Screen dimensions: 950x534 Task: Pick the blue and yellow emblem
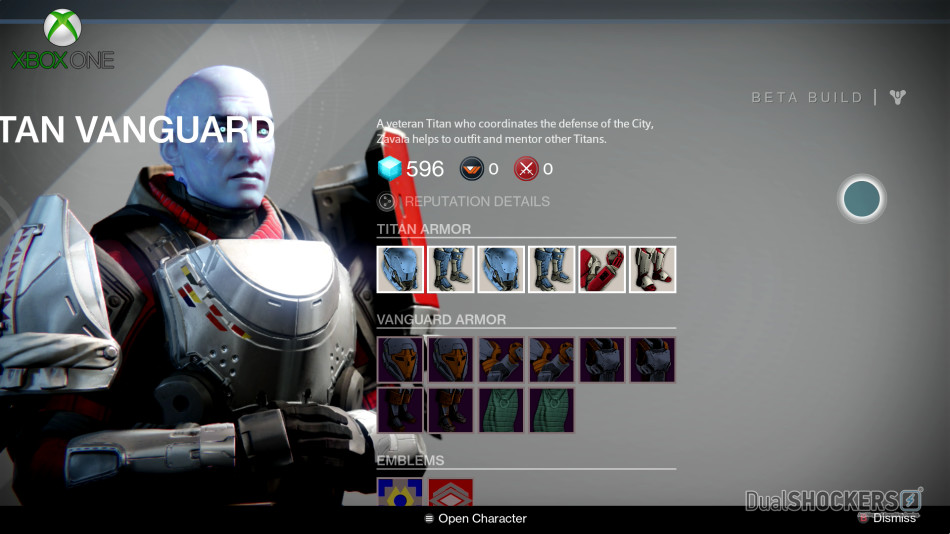400,492
